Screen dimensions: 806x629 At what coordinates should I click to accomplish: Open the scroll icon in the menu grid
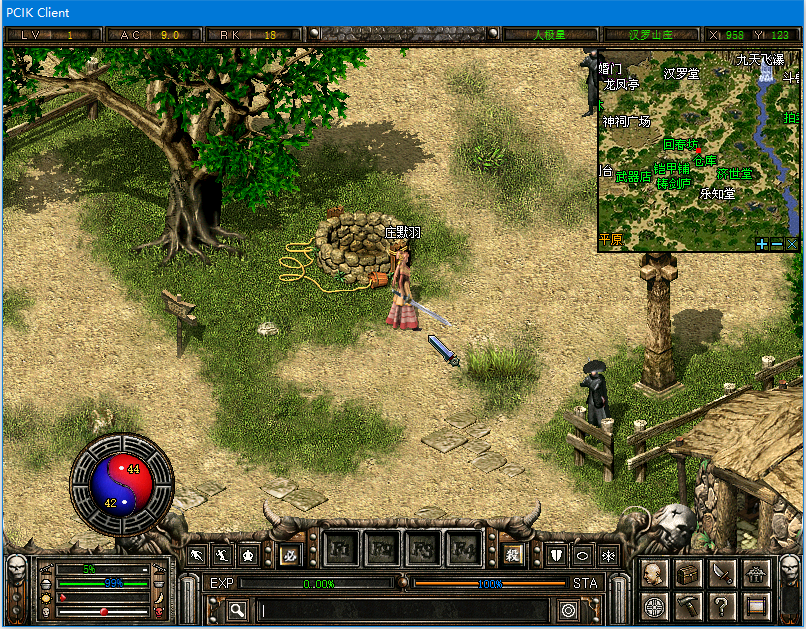[x=756, y=606]
